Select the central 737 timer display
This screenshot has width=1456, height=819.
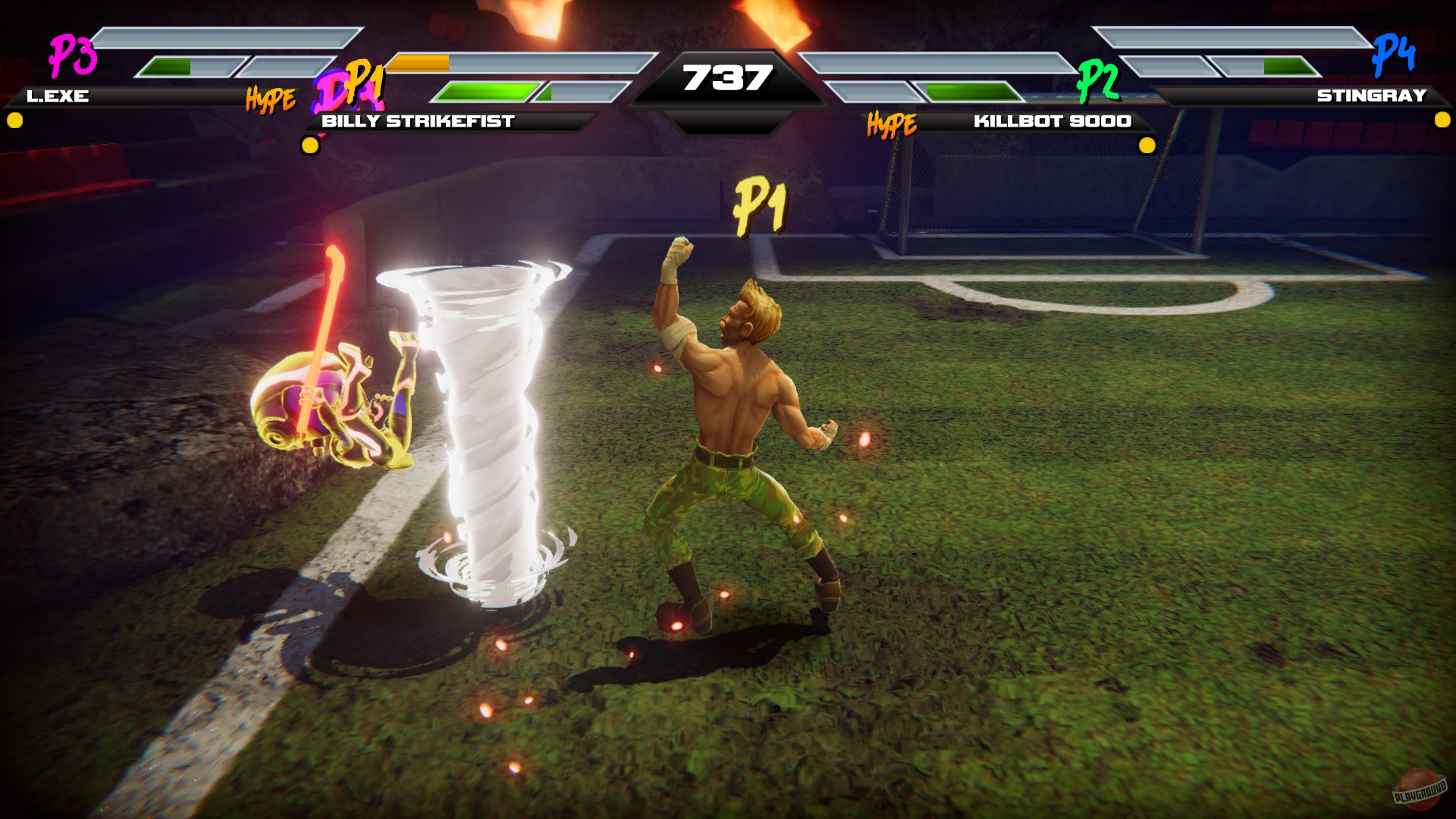coord(726,77)
